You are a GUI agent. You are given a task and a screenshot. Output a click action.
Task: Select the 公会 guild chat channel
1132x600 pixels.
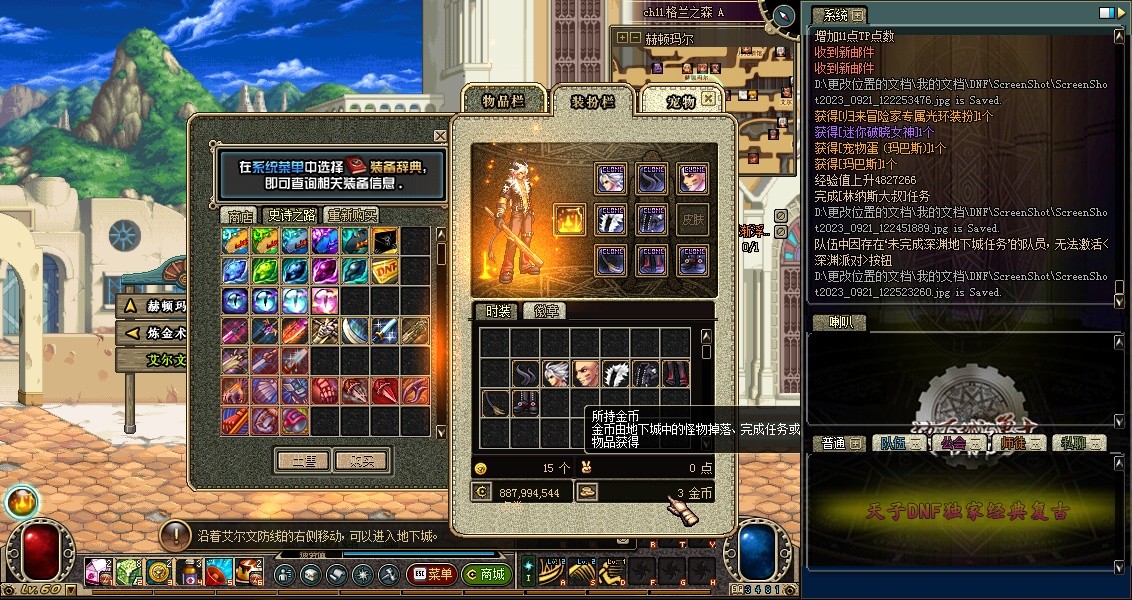(x=957, y=443)
